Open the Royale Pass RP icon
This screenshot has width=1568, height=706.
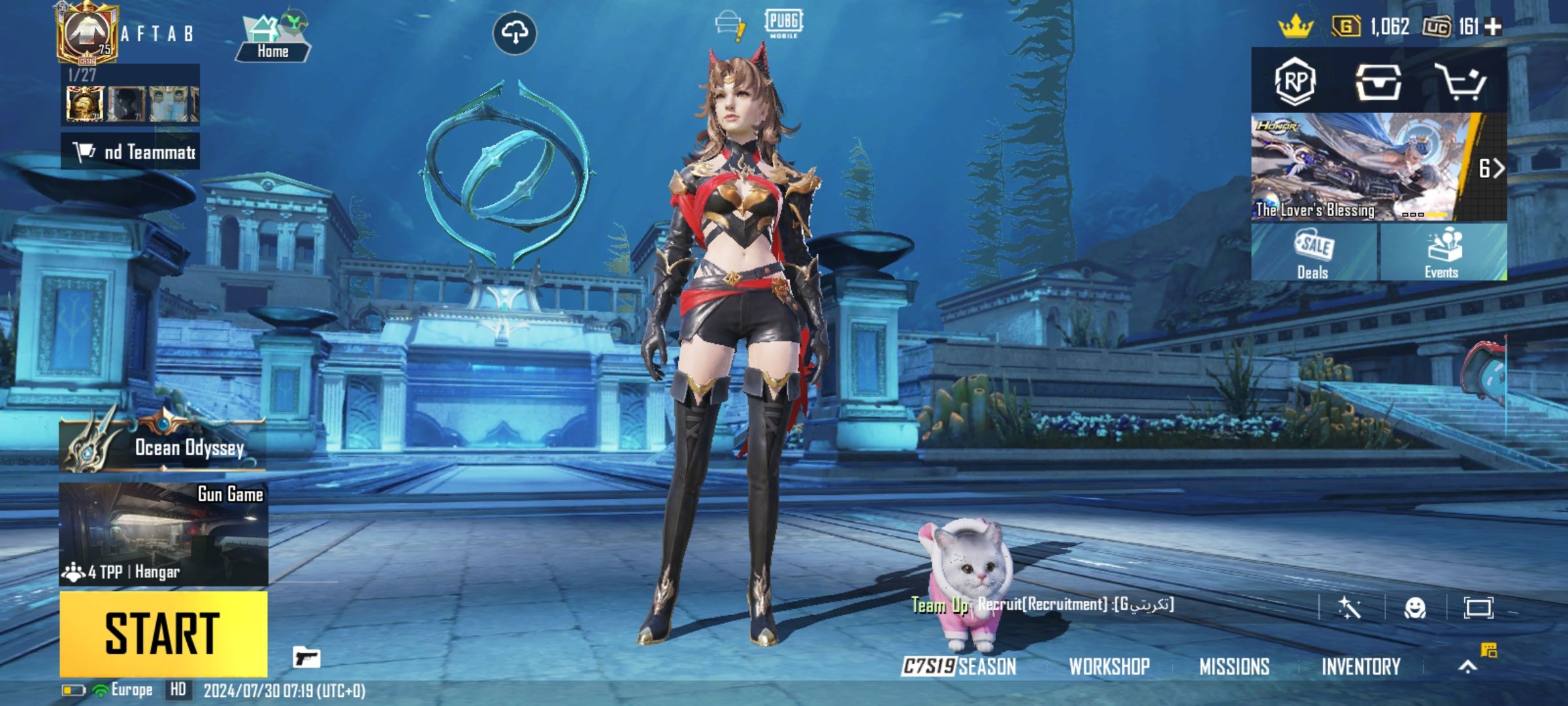click(x=1295, y=82)
